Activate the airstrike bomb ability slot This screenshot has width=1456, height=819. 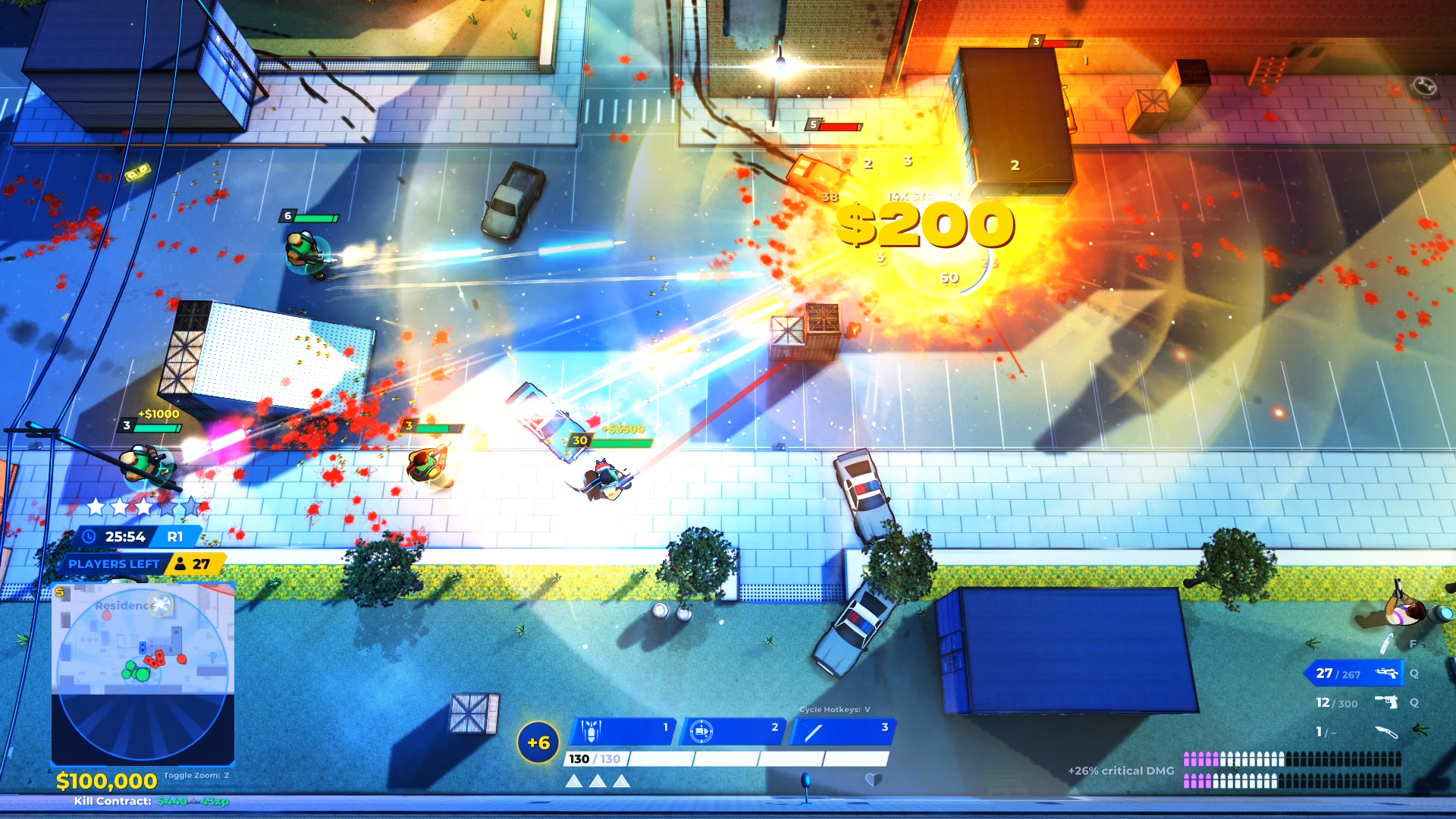click(x=622, y=731)
